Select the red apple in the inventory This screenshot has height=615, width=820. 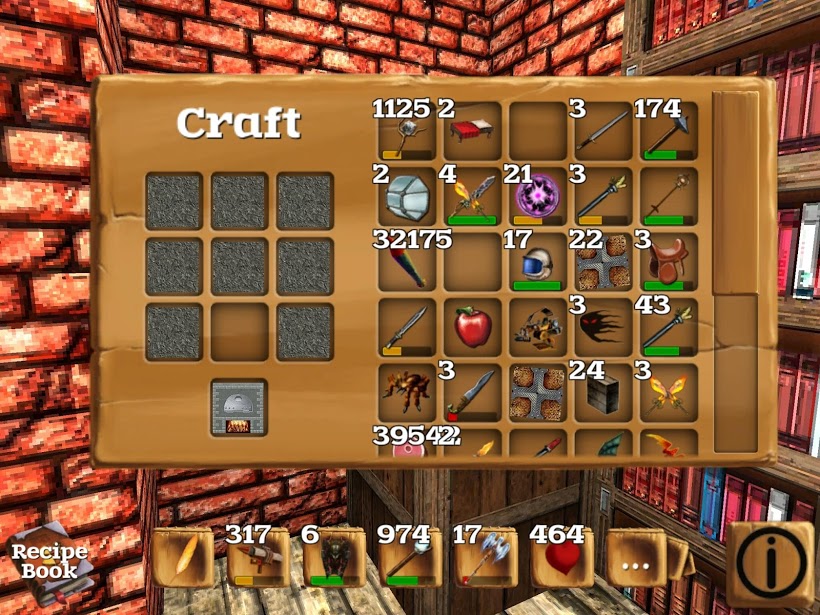472,326
